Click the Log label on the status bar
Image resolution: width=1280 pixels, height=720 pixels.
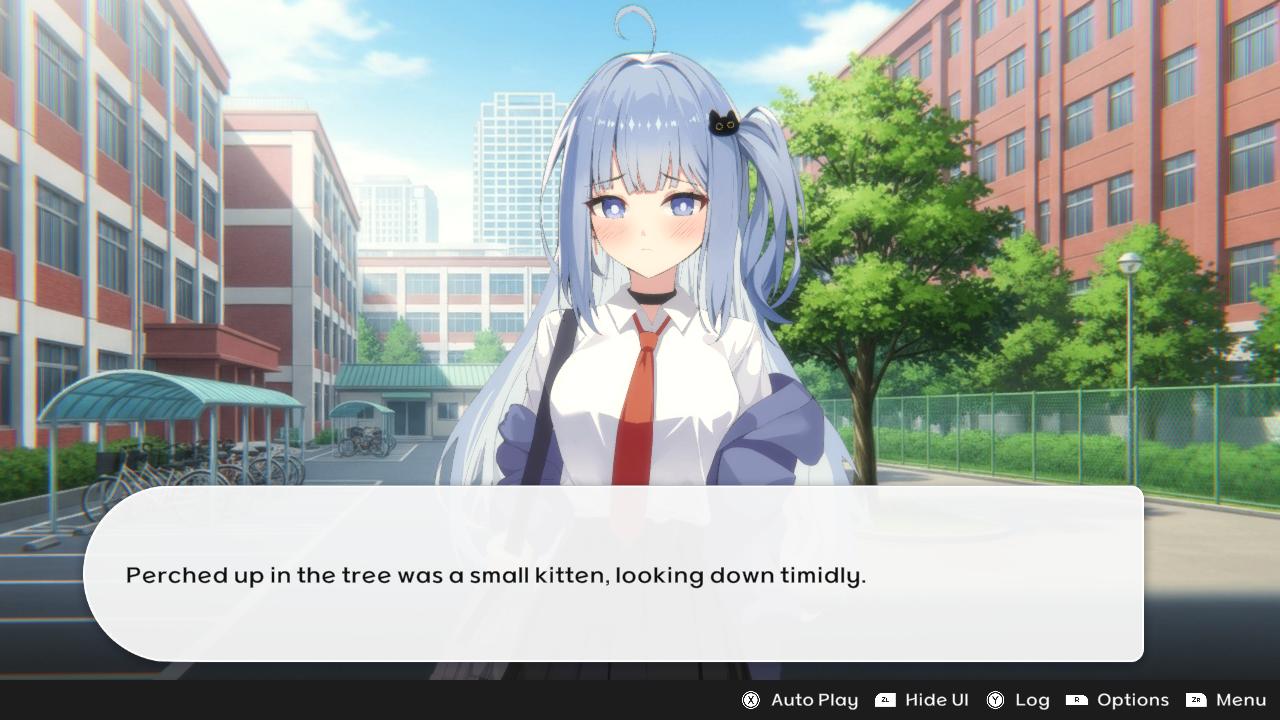(x=1032, y=700)
